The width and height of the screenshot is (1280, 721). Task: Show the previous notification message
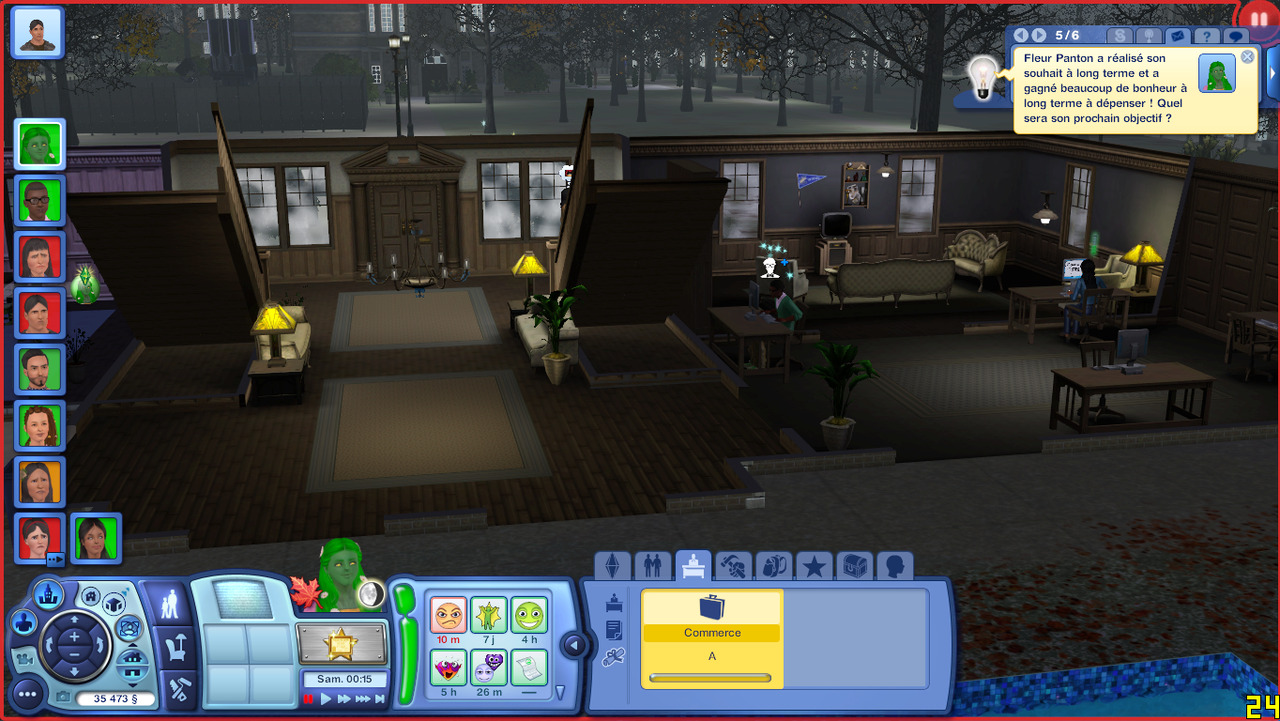[1021, 36]
